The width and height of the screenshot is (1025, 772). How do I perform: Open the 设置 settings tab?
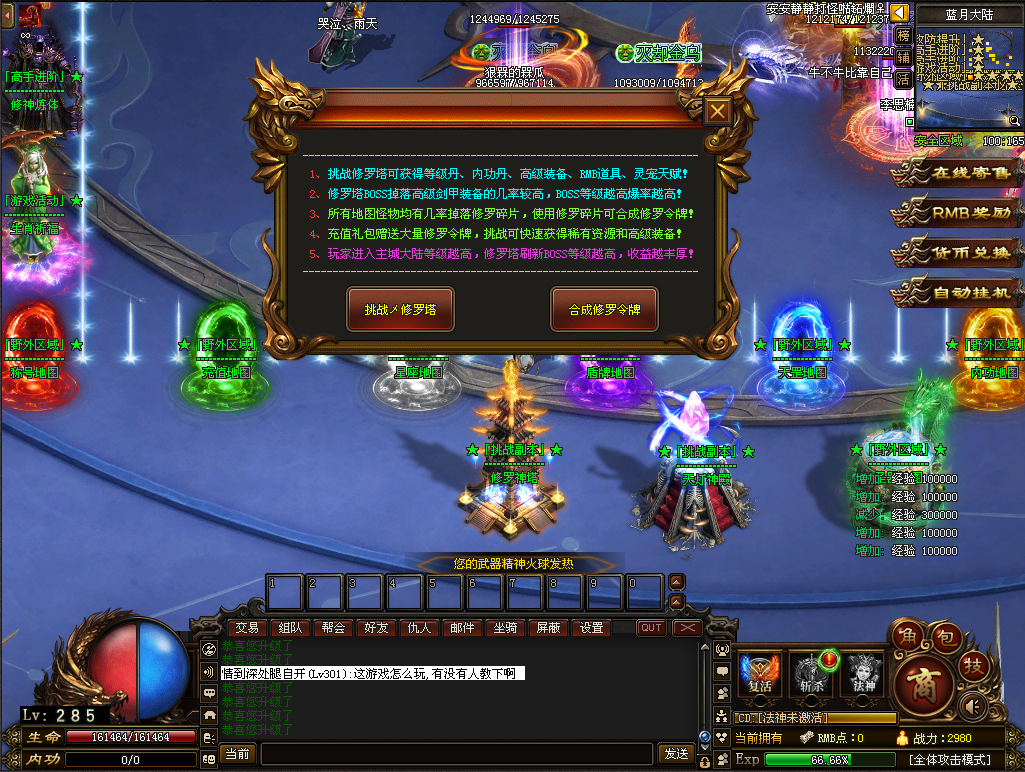coord(592,628)
